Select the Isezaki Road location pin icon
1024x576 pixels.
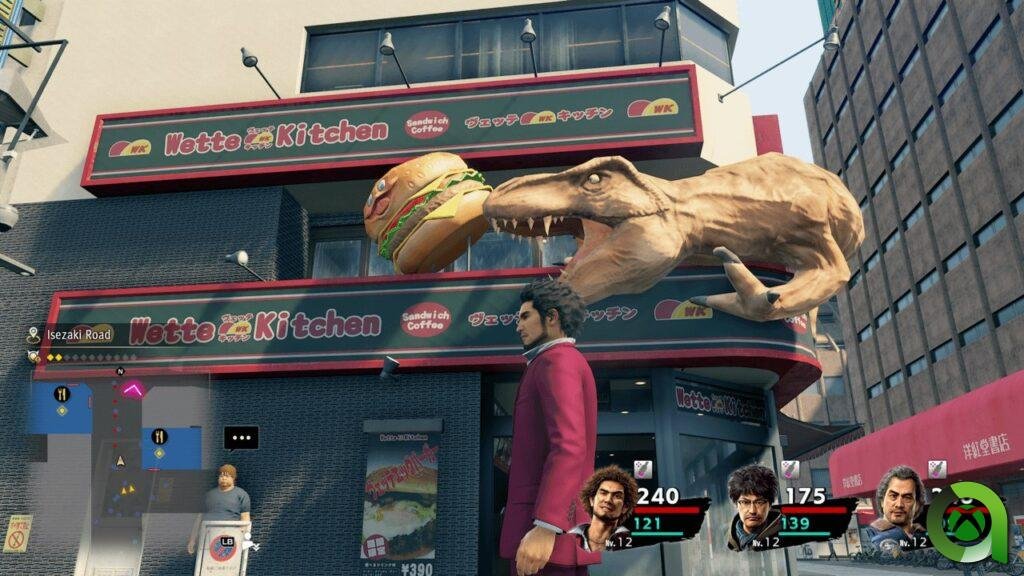[34, 335]
